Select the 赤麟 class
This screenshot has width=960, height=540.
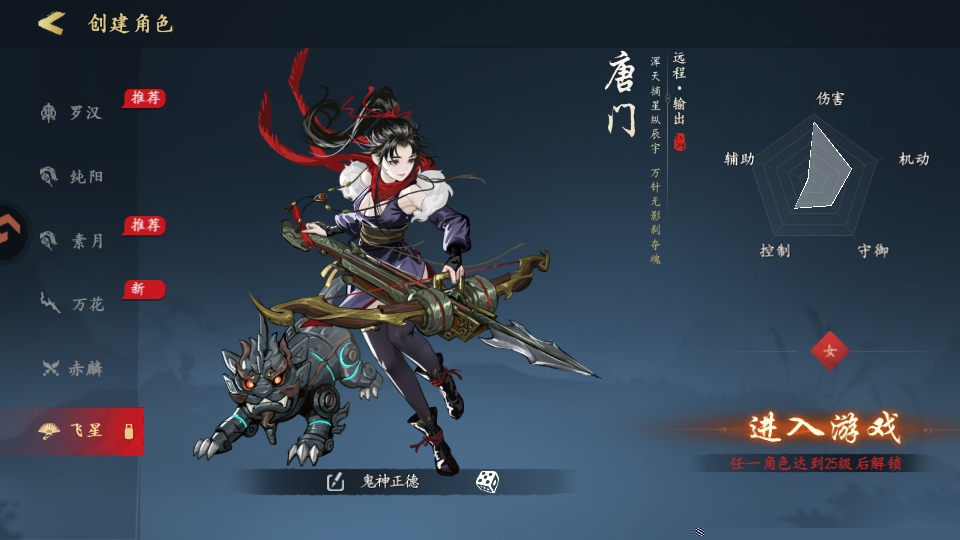tap(72, 368)
